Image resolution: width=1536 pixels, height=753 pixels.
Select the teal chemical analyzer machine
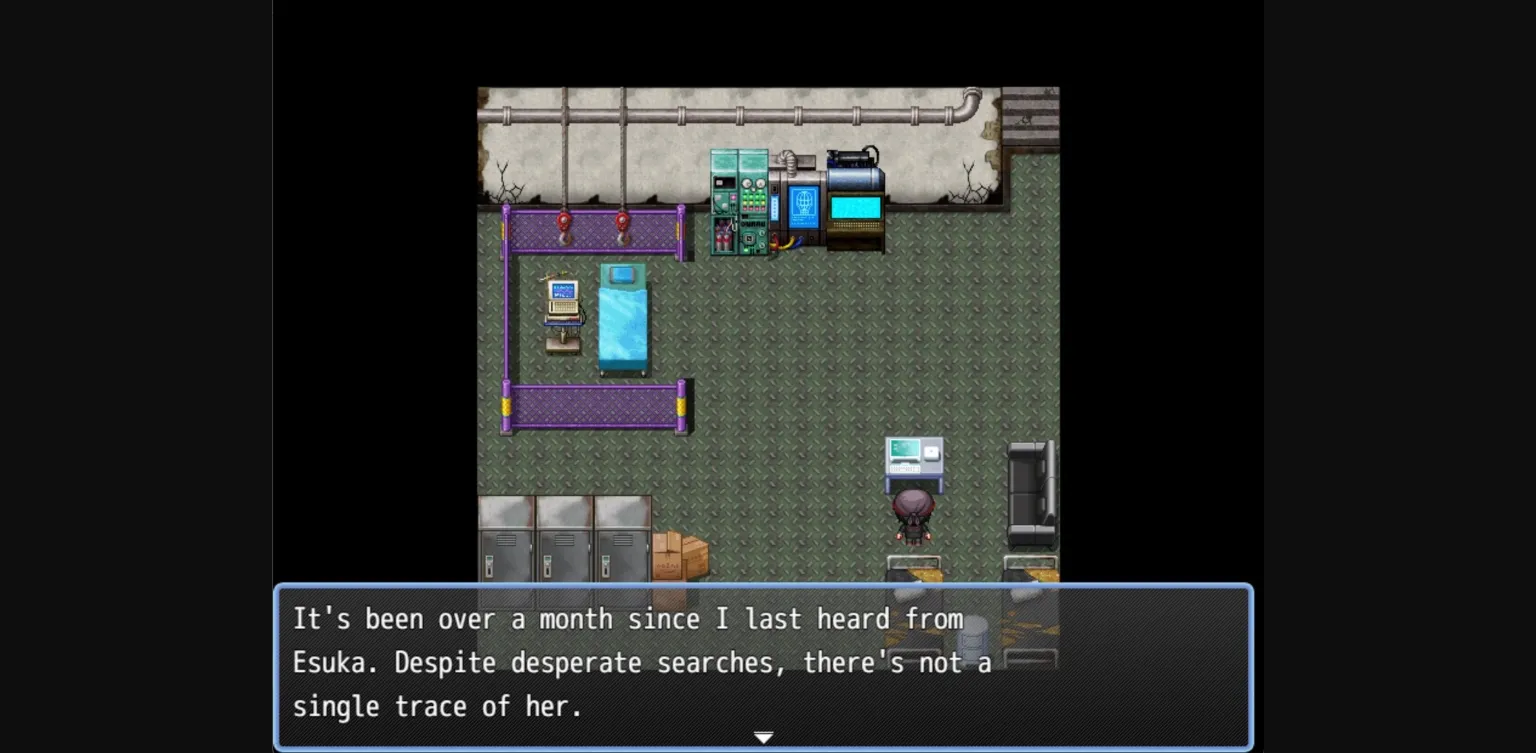[738, 200]
